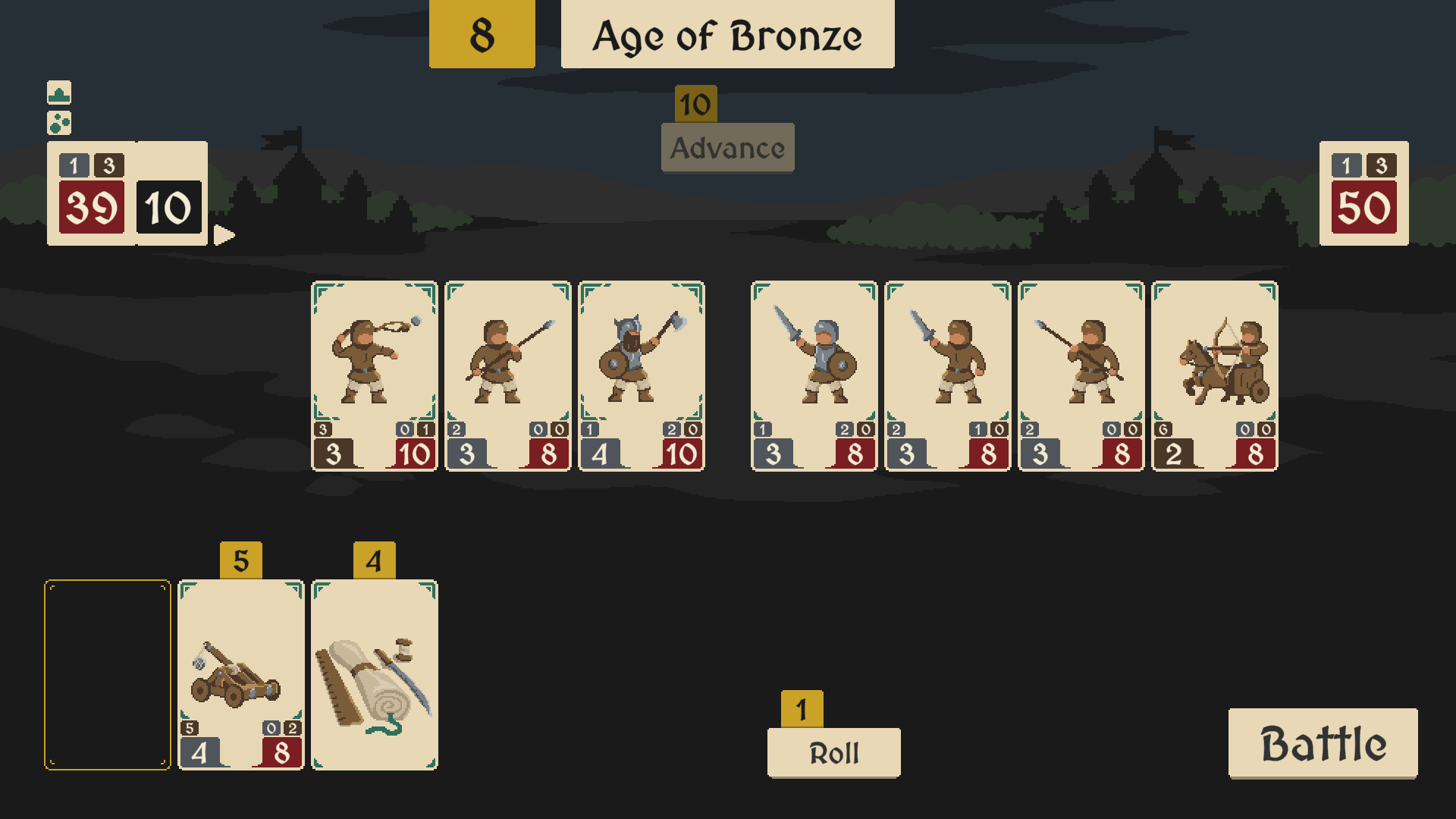The image size is (1456, 819).
Task: Select the leftmost spearman unit card
Action: 508,372
